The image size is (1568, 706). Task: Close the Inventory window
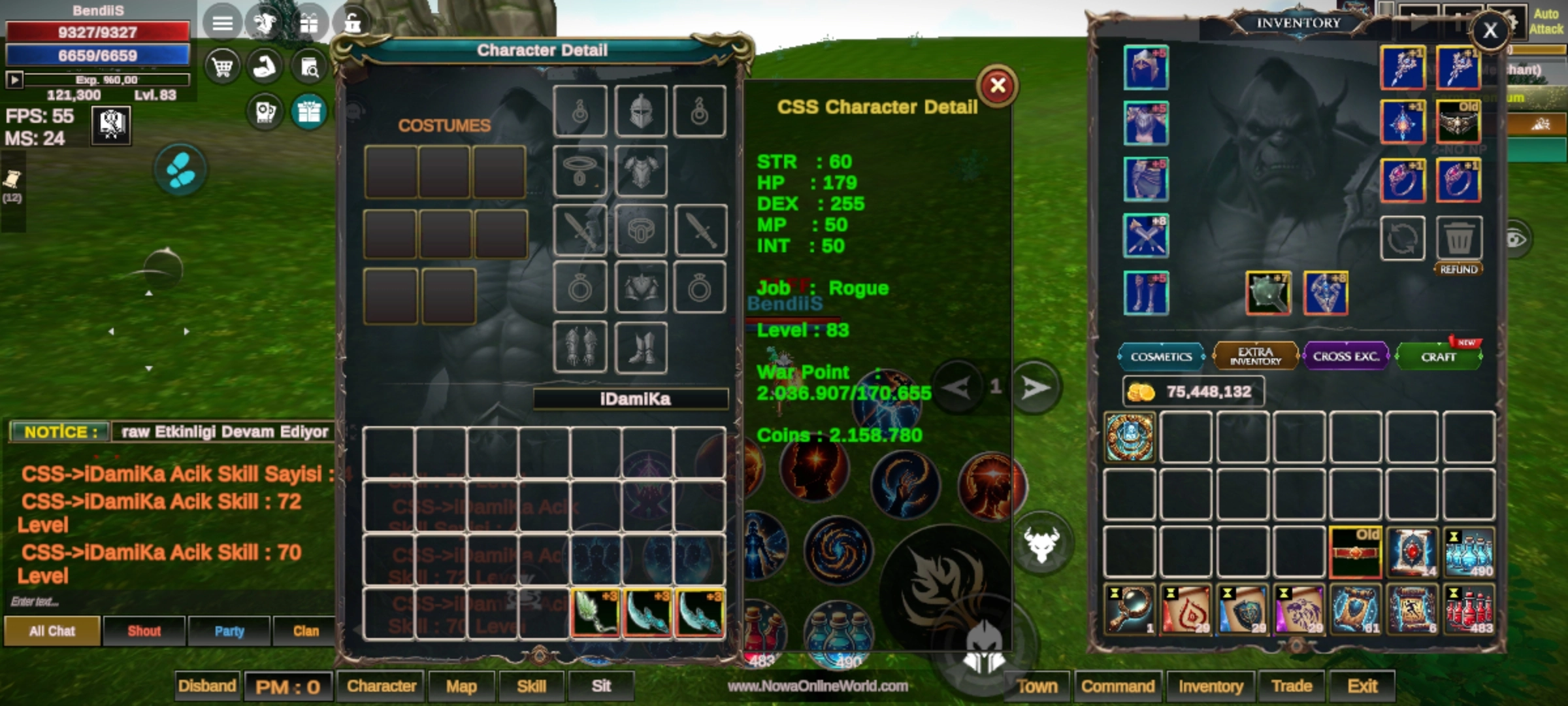[1490, 30]
